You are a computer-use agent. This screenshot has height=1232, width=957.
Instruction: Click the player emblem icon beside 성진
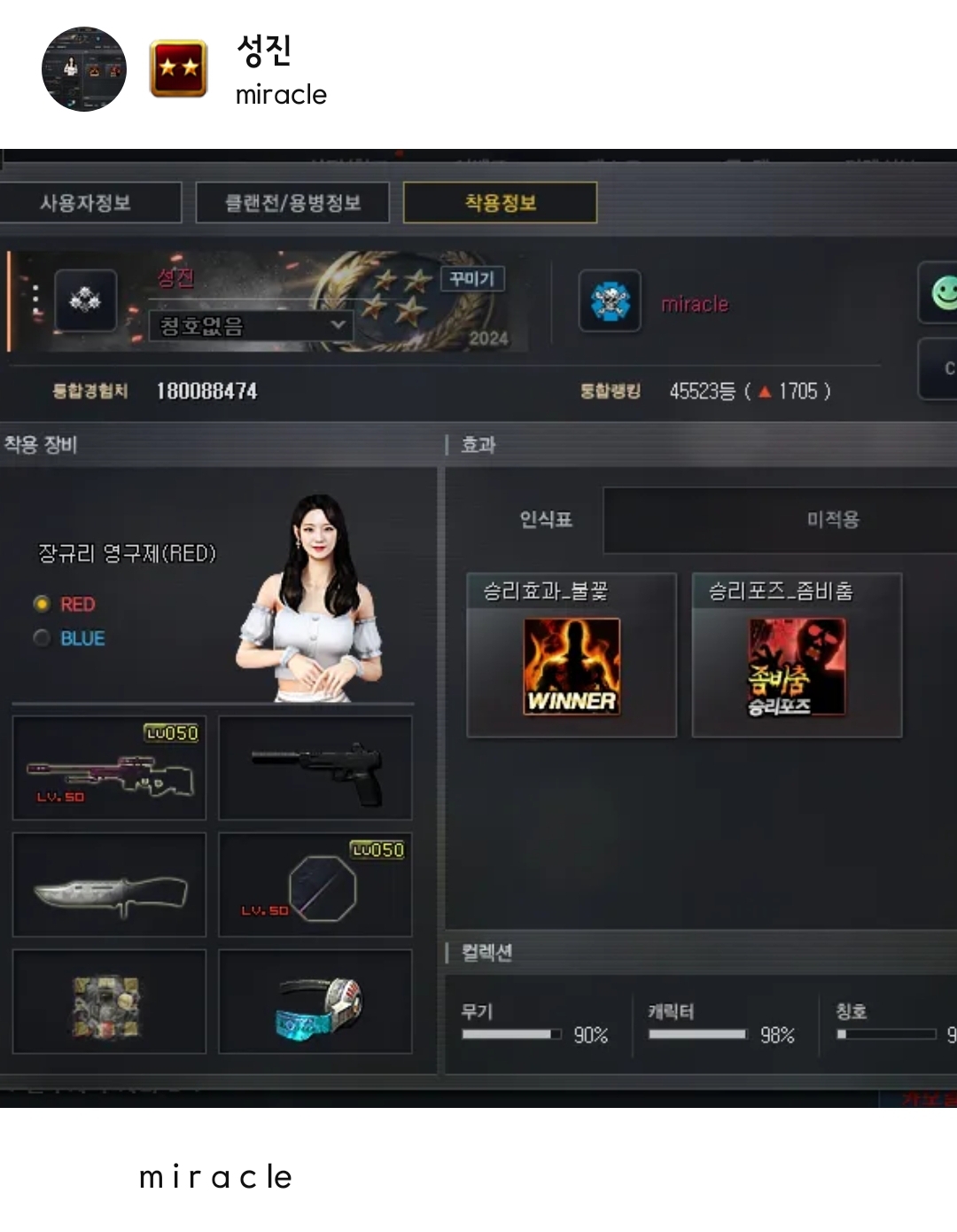pyautogui.click(x=86, y=301)
